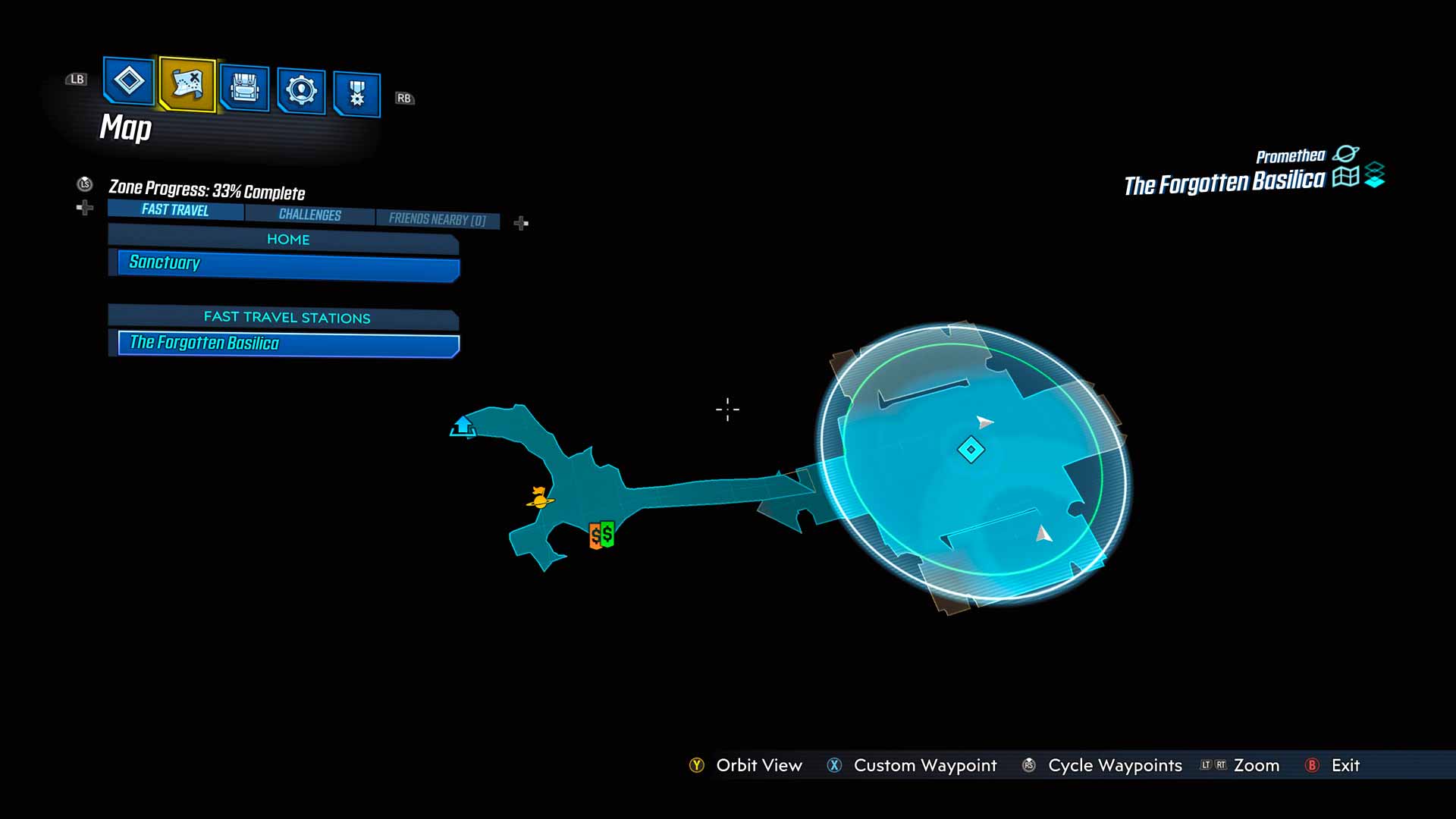
Task: Open the Friends Nearby tab
Action: 437,219
